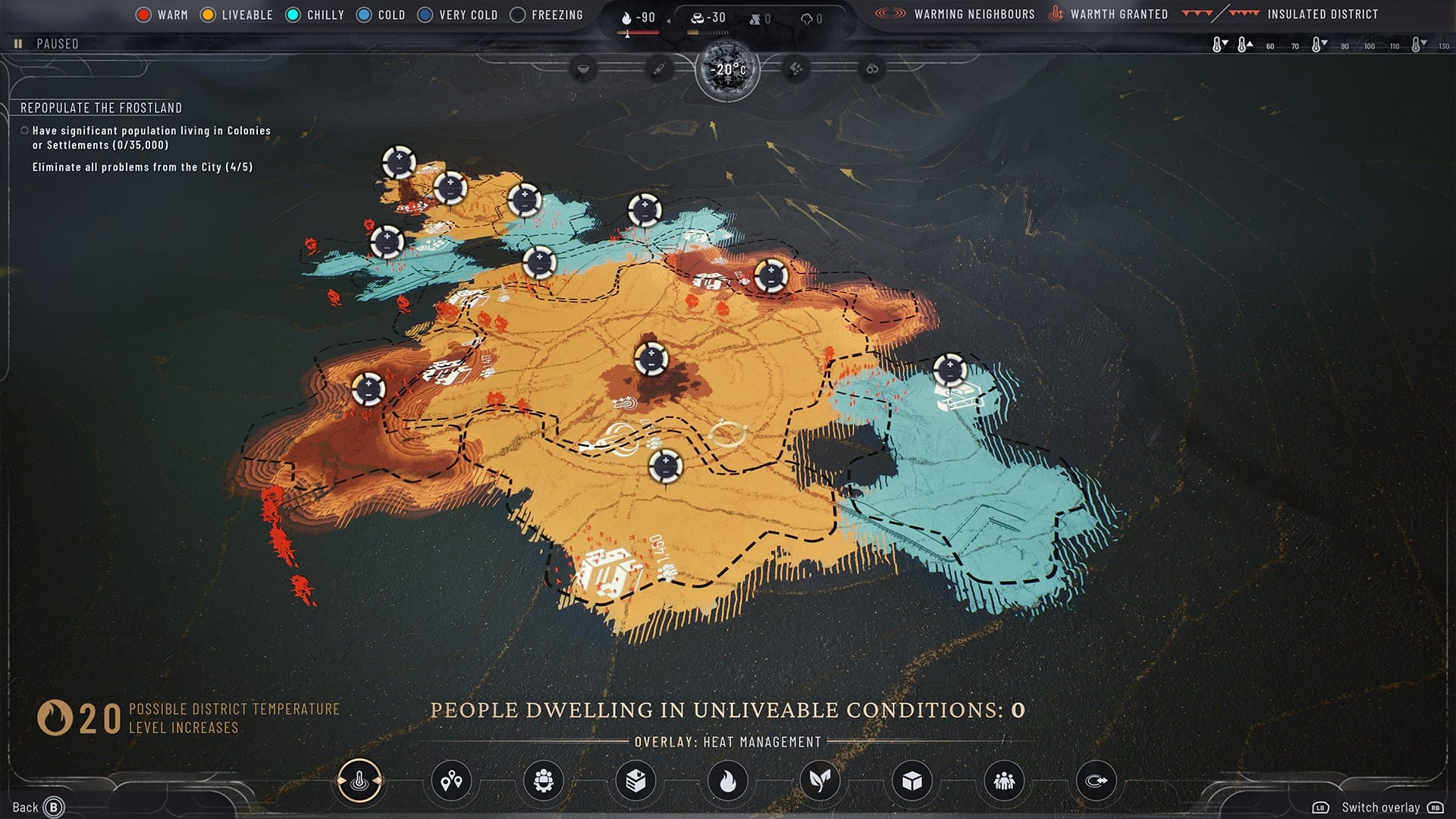The height and width of the screenshot is (819, 1456).
Task: Select the heat management thermometer overlay
Action: tap(359, 780)
